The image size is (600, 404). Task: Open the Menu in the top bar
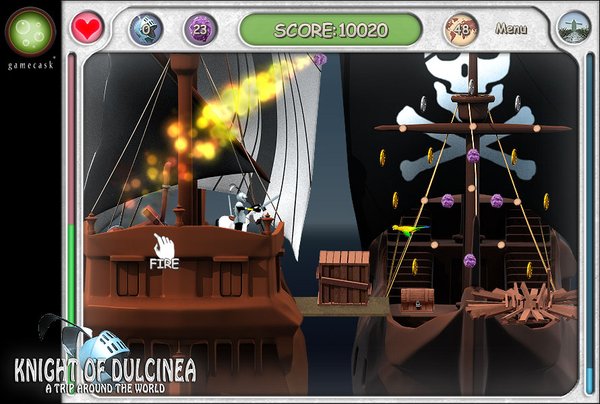(511, 29)
